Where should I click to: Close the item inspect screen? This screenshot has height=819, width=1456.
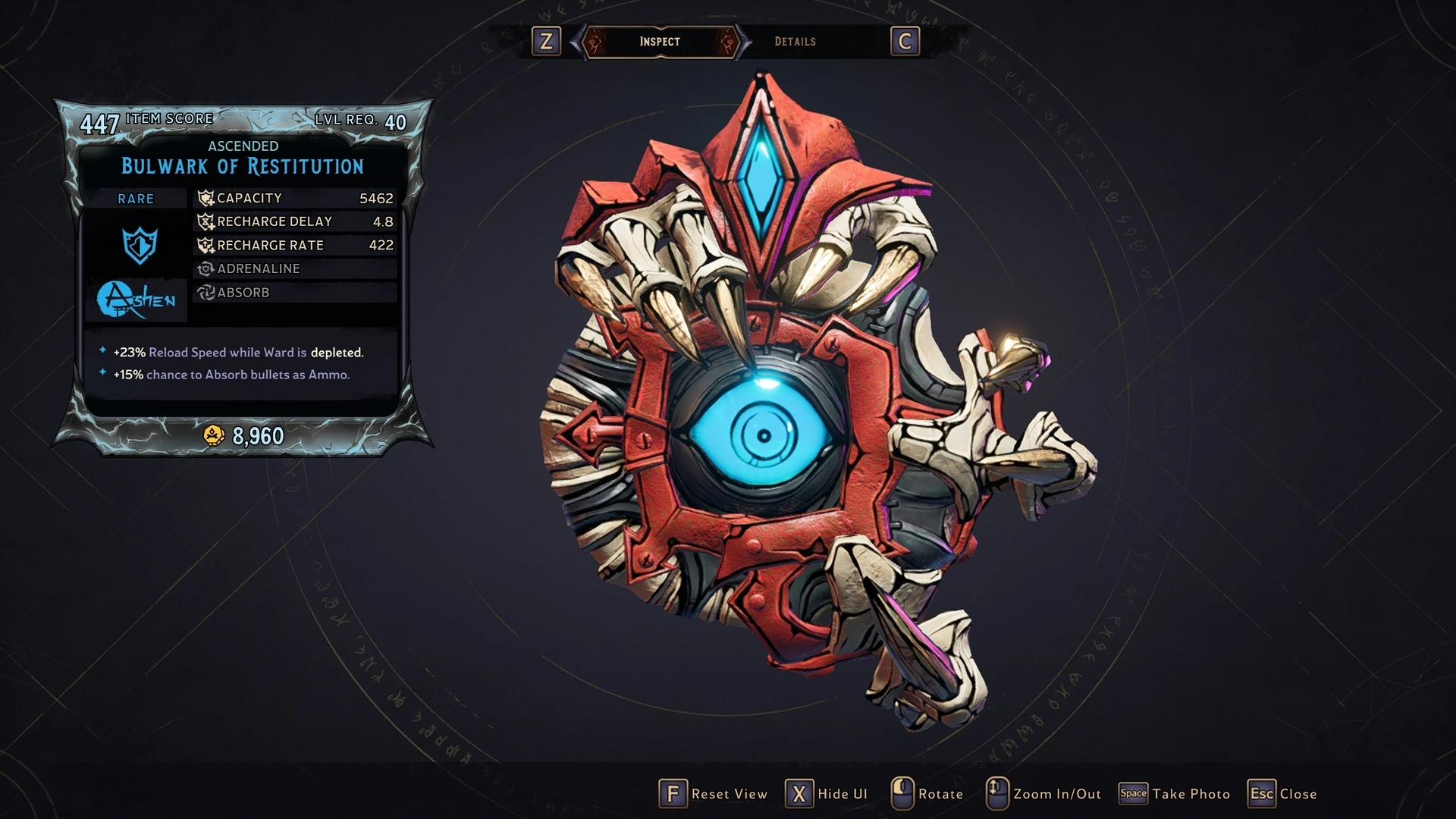coord(1282,794)
